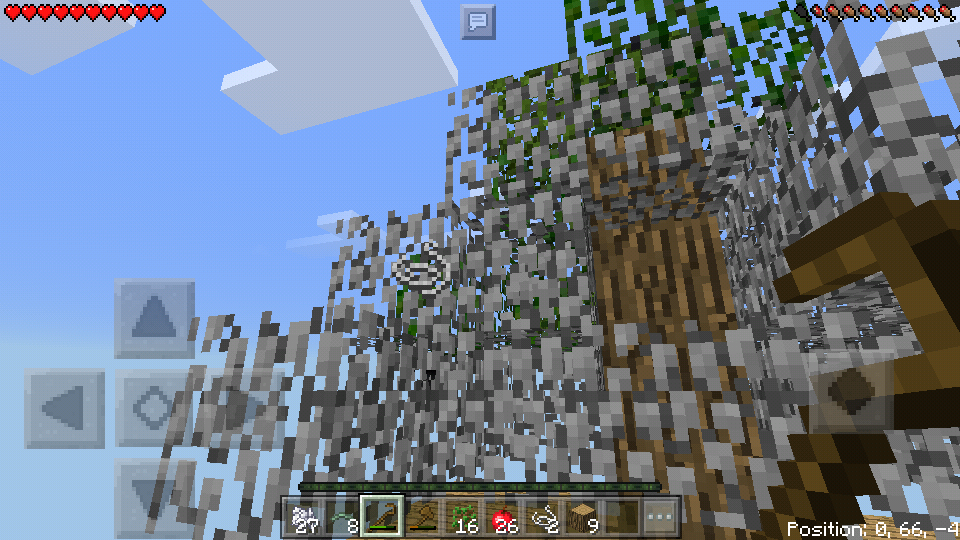Select the red apple stack in the hotbar

(x=502, y=517)
